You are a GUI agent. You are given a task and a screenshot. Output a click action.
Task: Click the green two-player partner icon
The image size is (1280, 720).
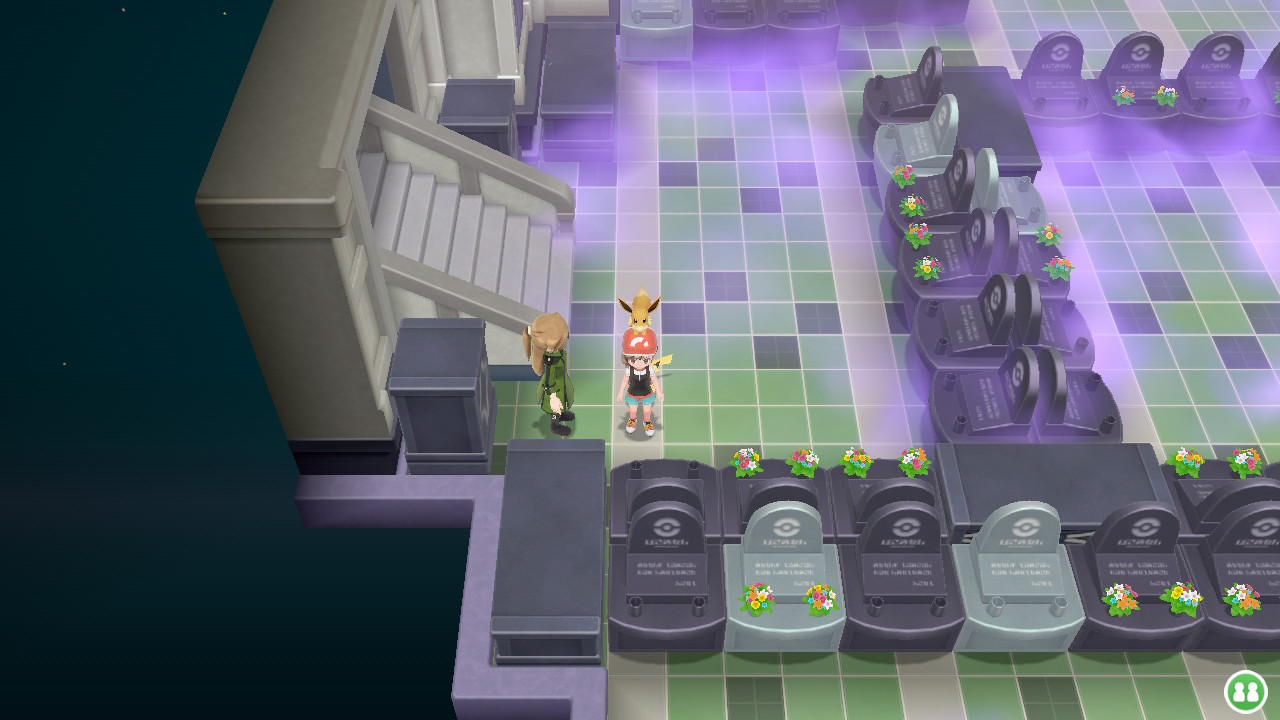(x=1245, y=691)
